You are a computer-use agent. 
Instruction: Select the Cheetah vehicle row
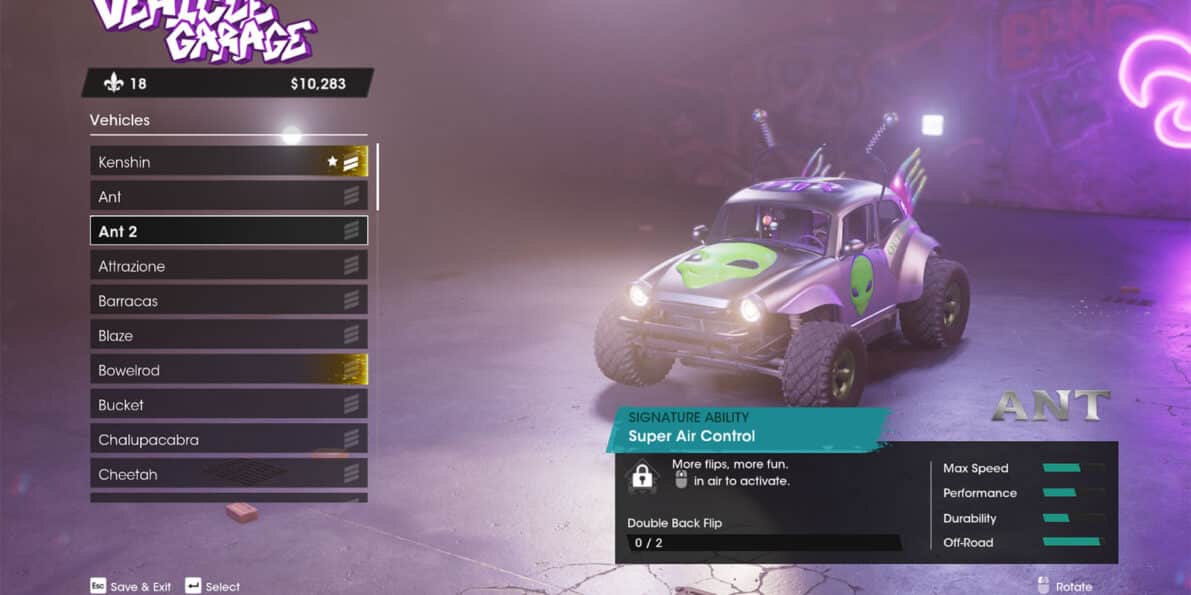click(228, 474)
